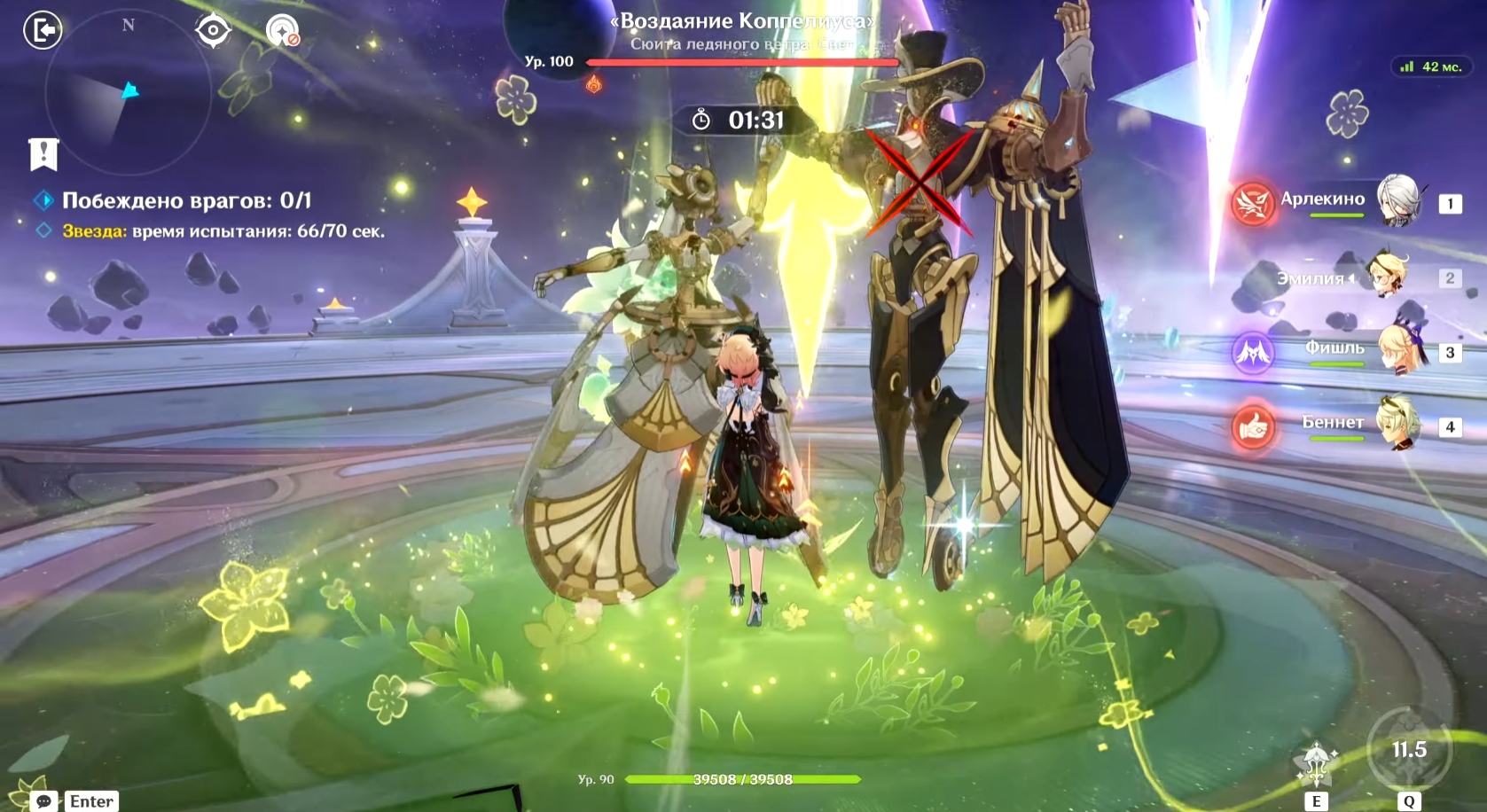Open the exclamation mark bookmark icon
The height and width of the screenshot is (812, 1487).
(x=43, y=154)
